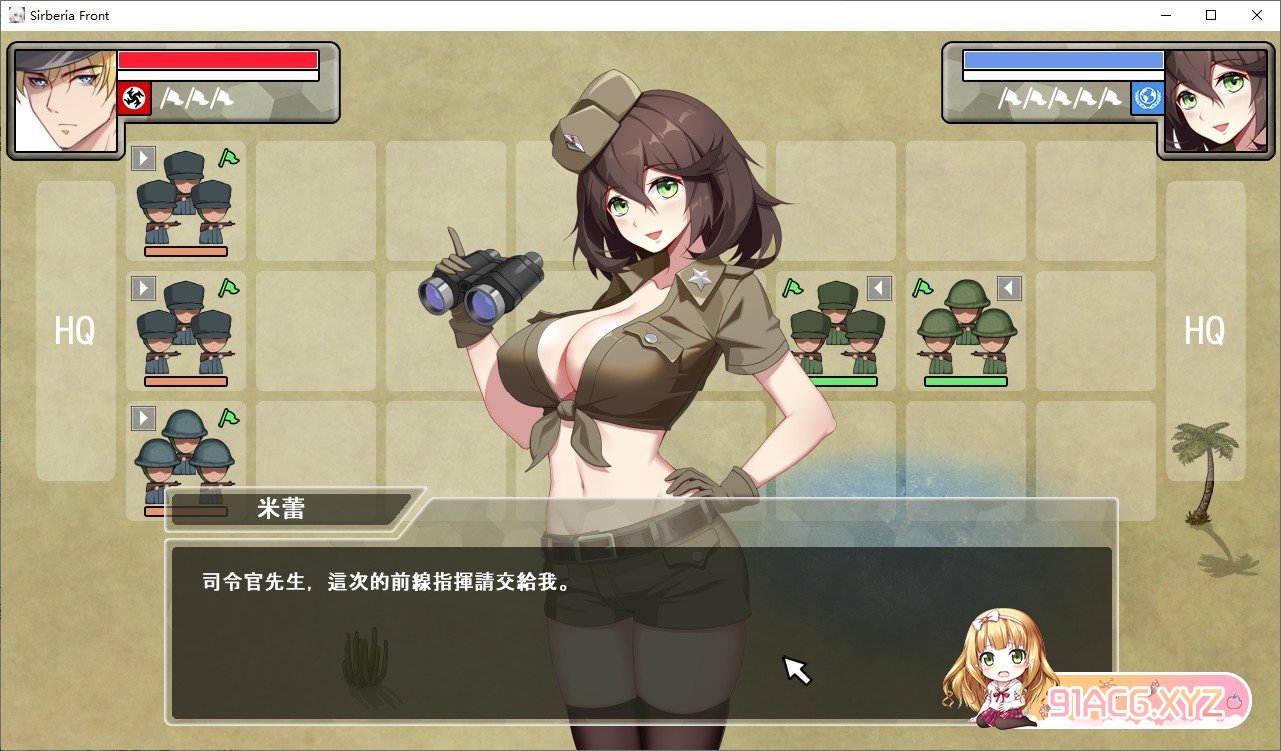Close the Sirberia Front window
The height and width of the screenshot is (751, 1281).
pos(1257,15)
